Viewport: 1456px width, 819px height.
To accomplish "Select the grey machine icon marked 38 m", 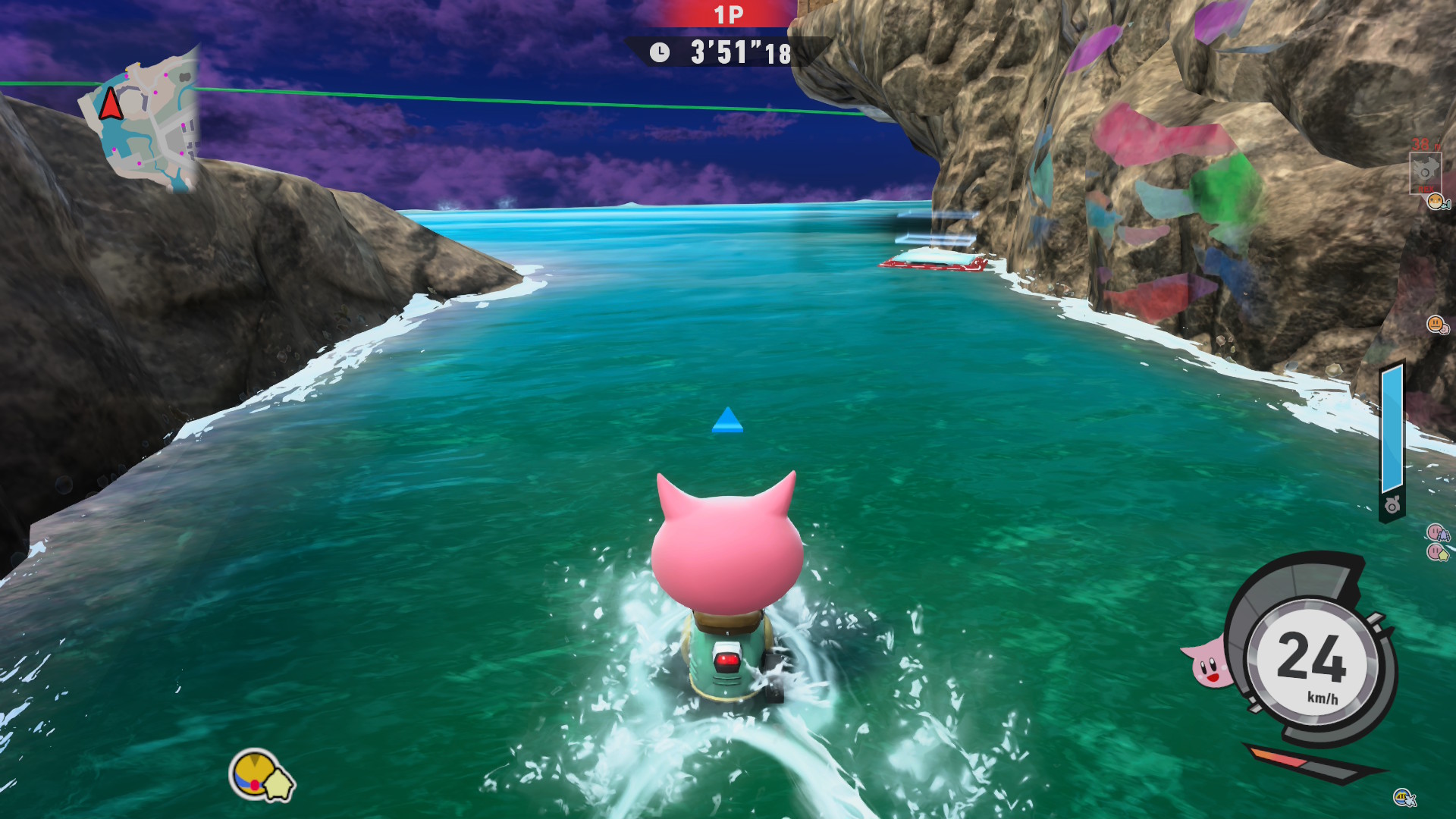I will tap(1424, 171).
